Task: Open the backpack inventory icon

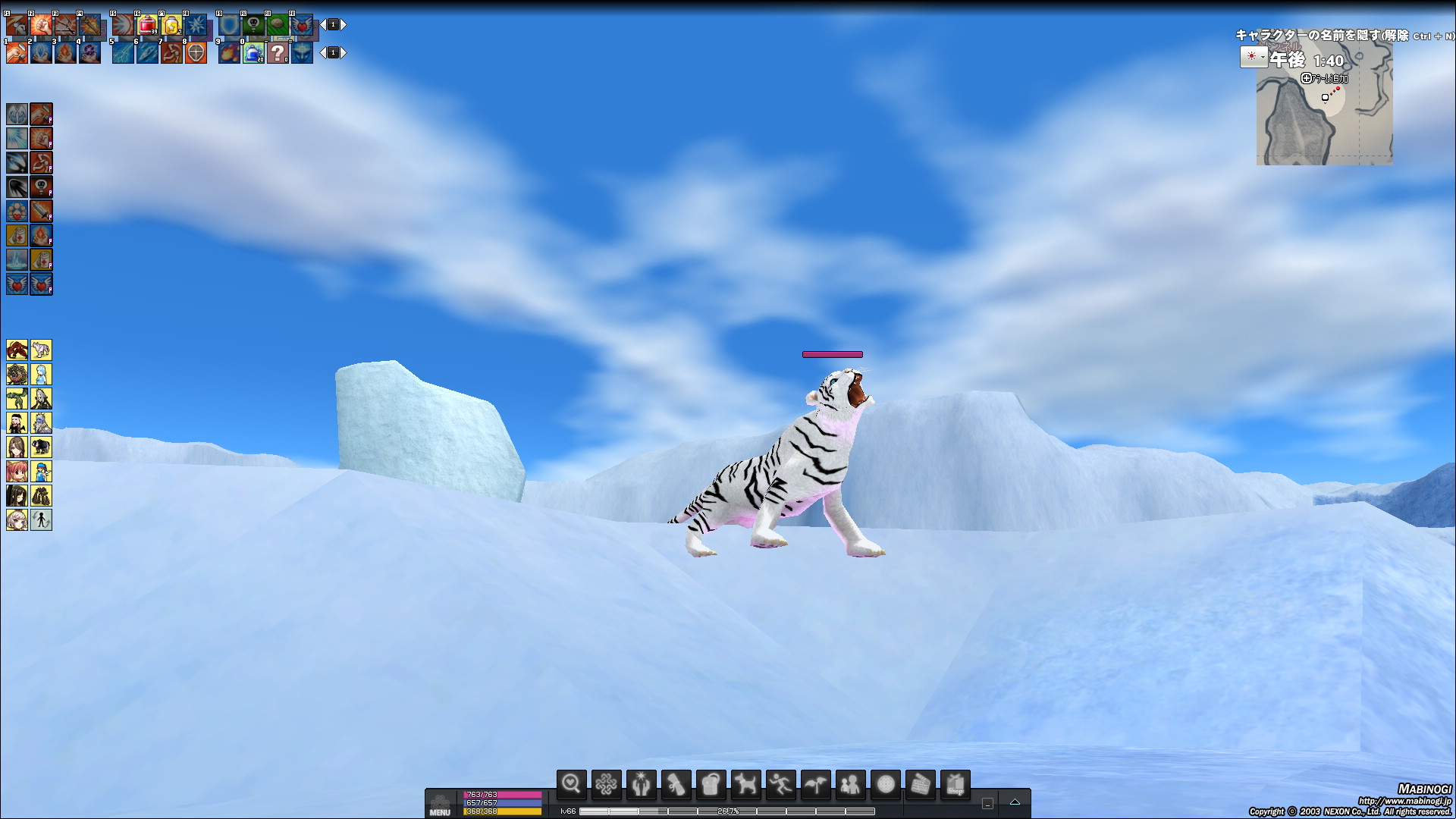Action: [711, 784]
